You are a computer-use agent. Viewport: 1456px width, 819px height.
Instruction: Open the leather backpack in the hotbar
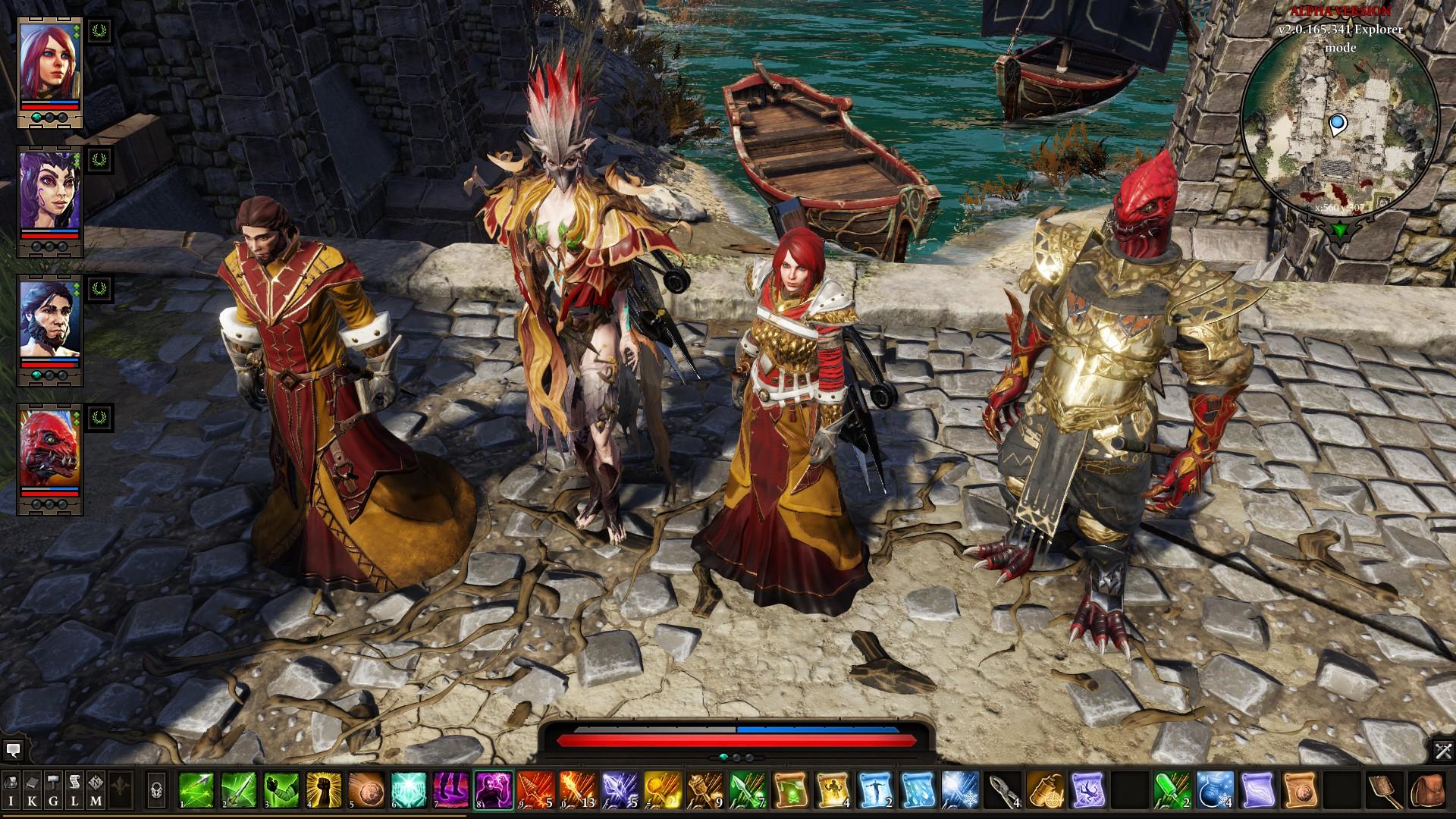(x=1427, y=790)
